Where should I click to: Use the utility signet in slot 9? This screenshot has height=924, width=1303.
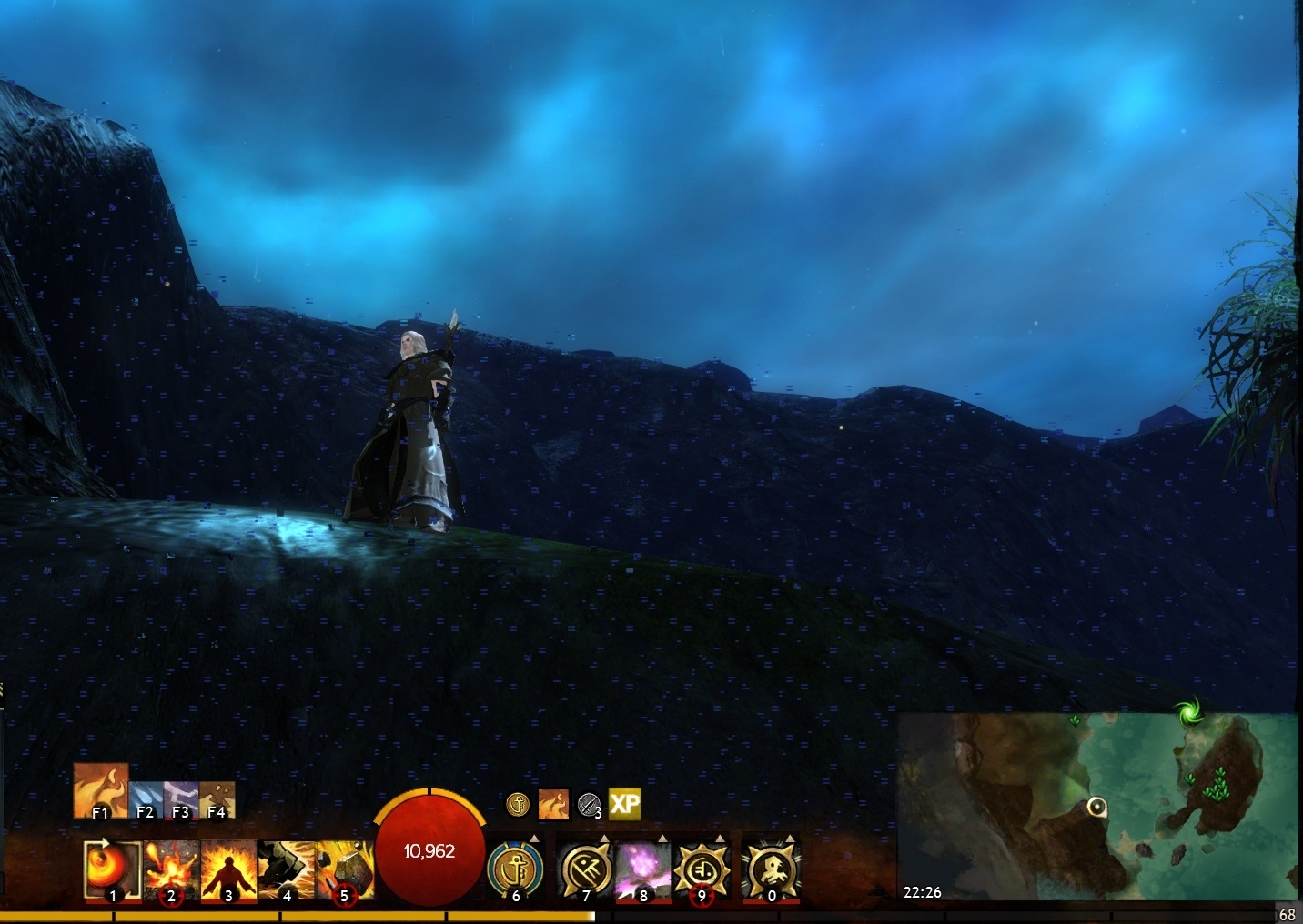[x=701, y=869]
